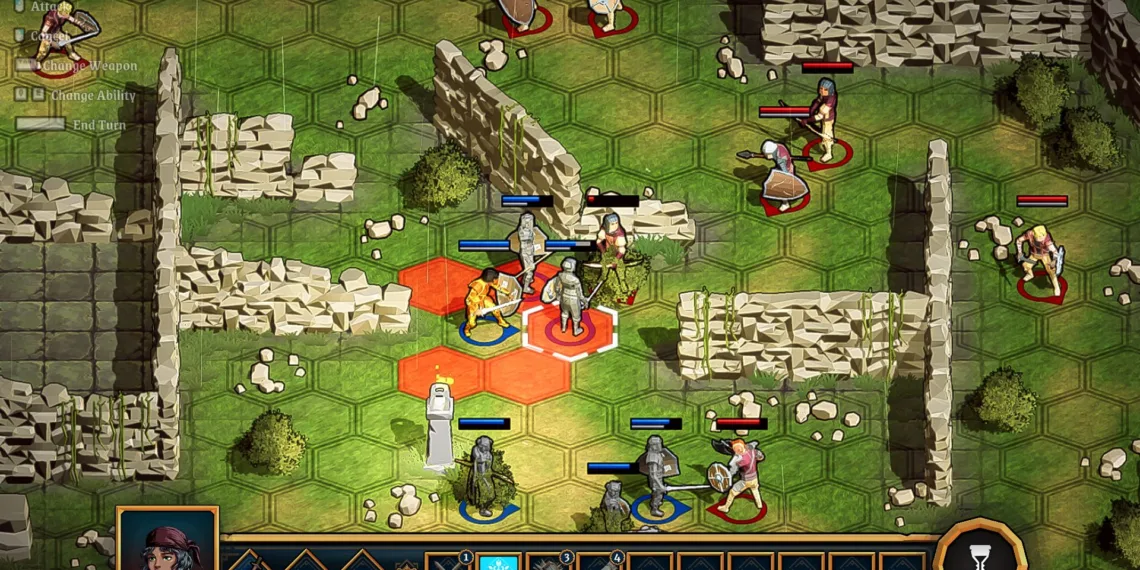Pick ability slot numbered 4

(599, 561)
